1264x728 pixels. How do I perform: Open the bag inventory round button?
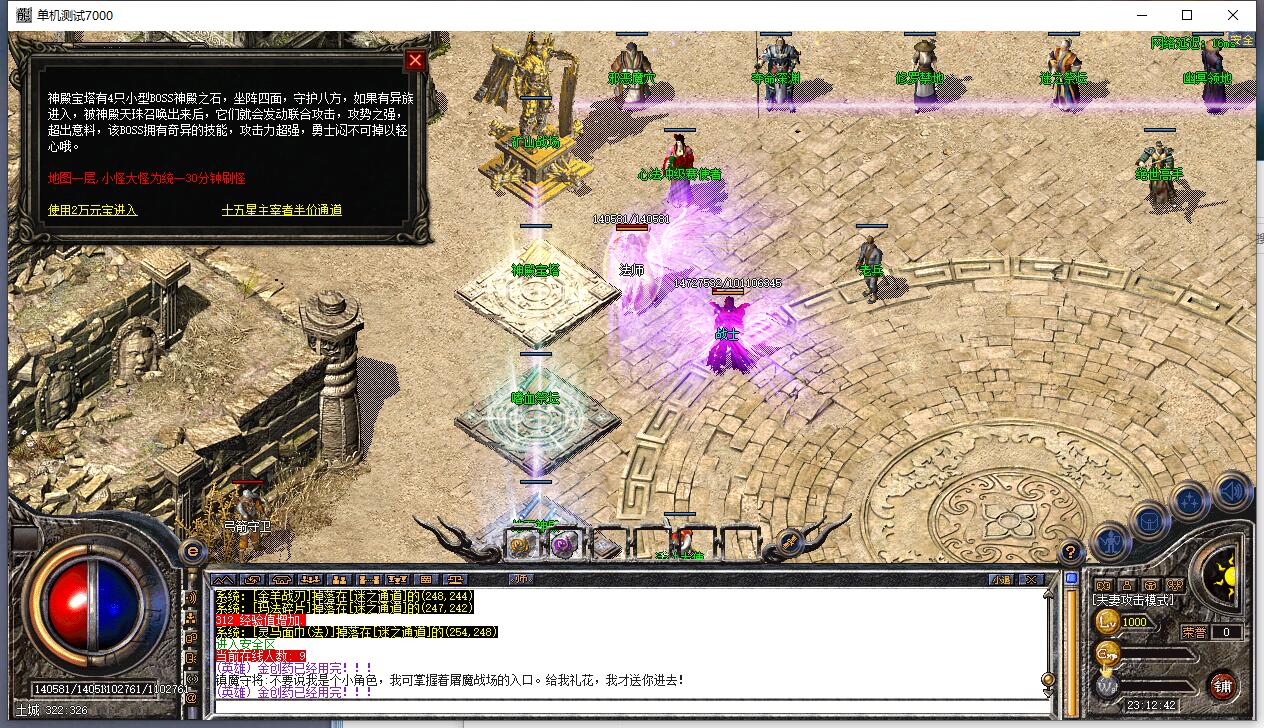[x=1150, y=520]
